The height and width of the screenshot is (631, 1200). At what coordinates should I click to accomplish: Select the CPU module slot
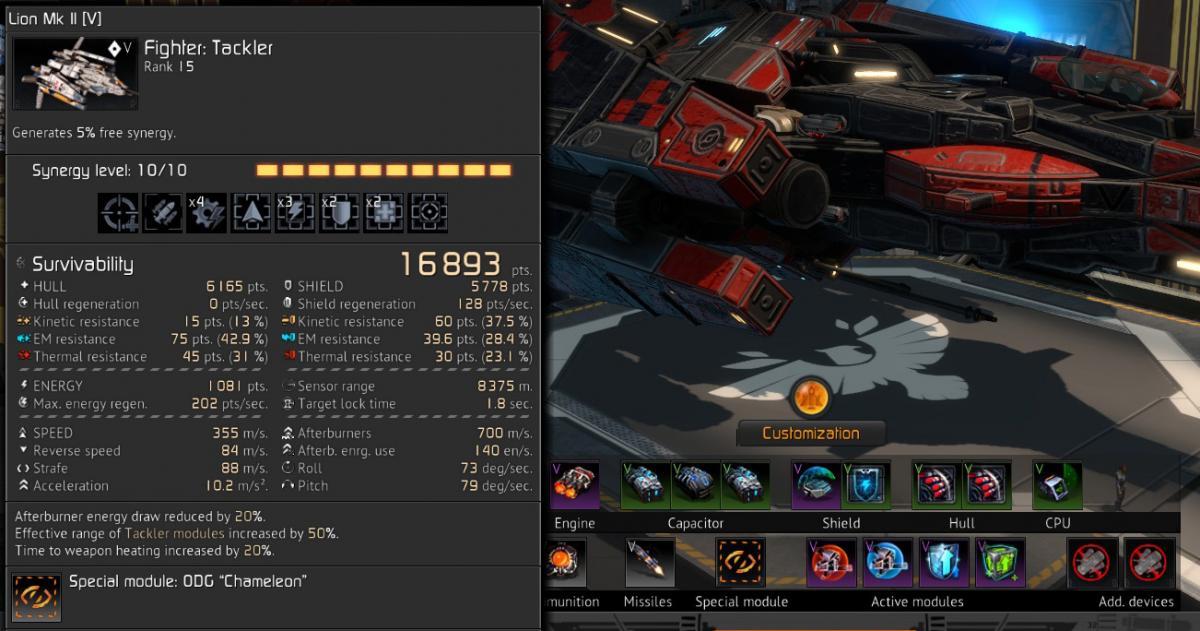[x=1057, y=485]
